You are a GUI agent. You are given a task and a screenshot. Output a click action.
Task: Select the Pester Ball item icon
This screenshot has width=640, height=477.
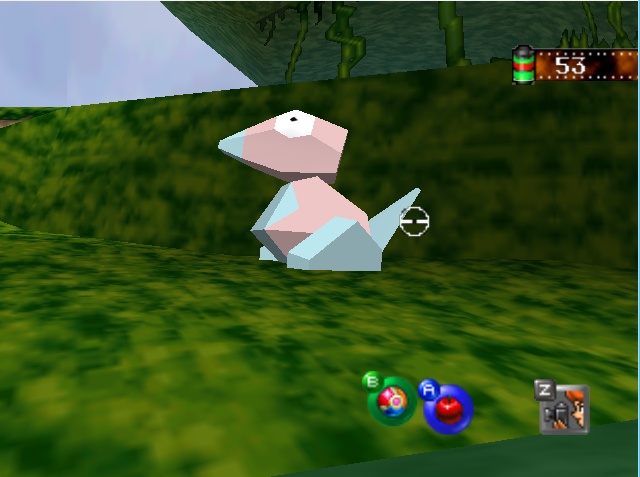391,402
